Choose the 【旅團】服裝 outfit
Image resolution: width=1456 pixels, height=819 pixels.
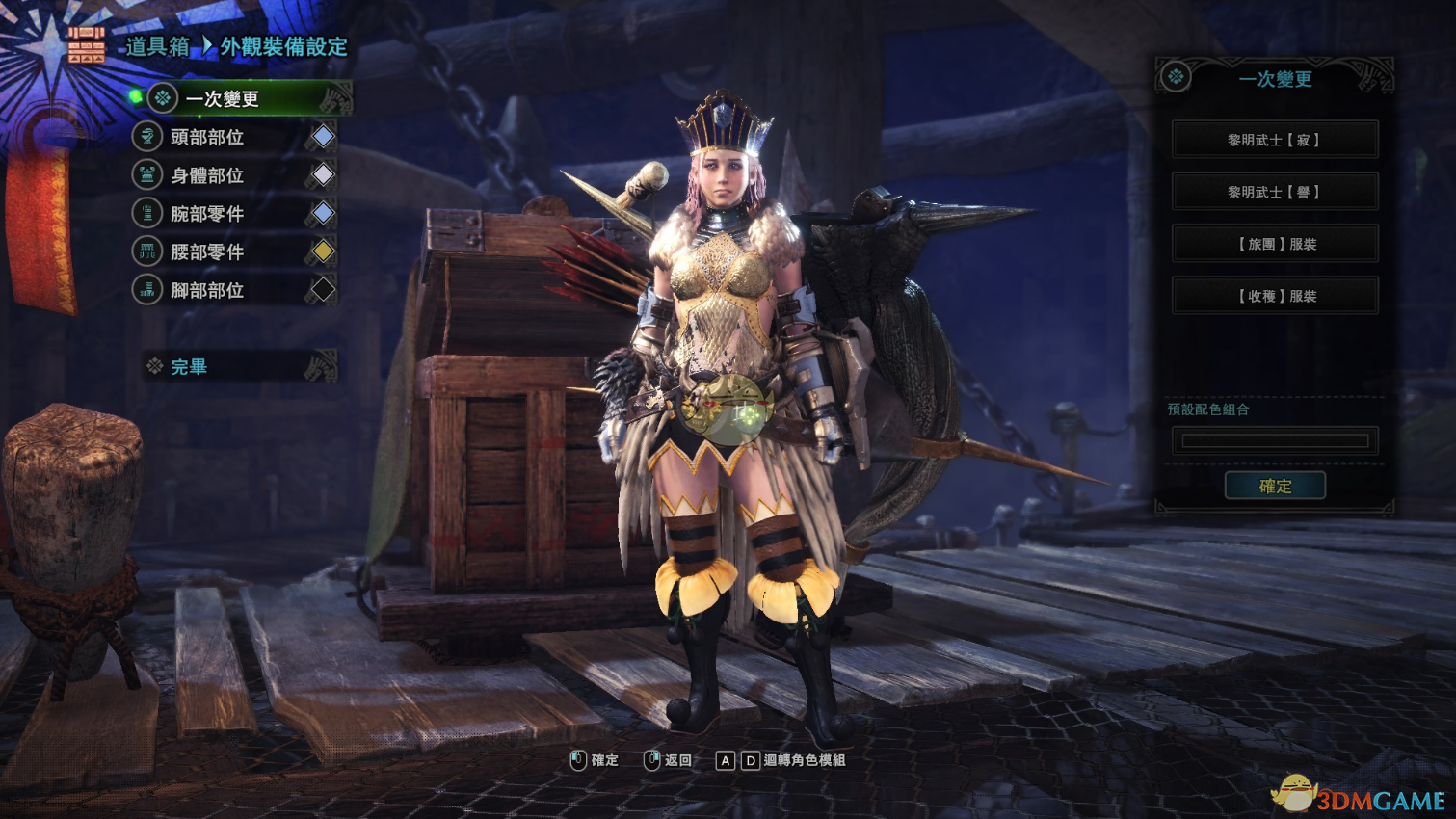tap(1274, 244)
